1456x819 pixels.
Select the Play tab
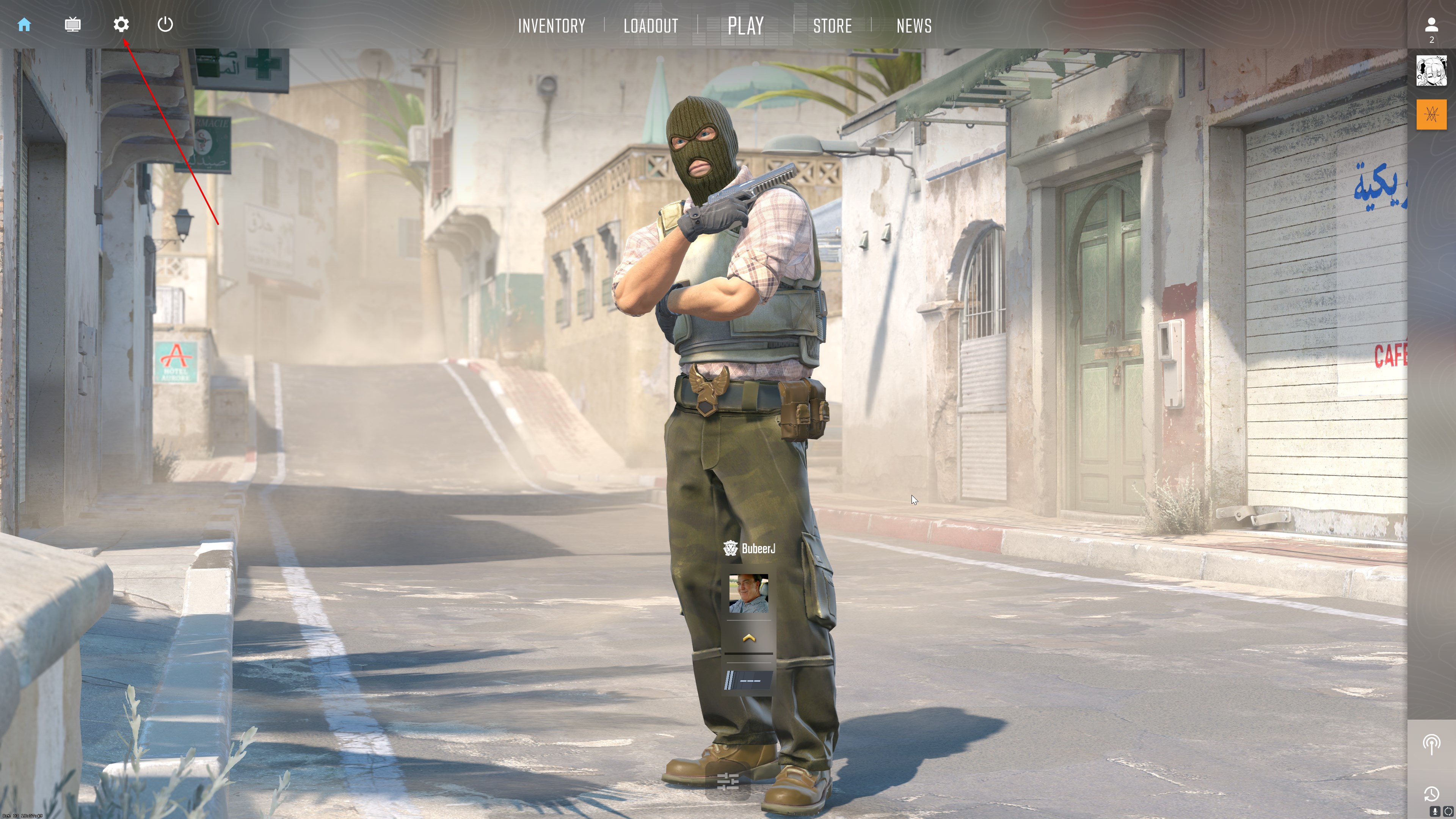(745, 26)
